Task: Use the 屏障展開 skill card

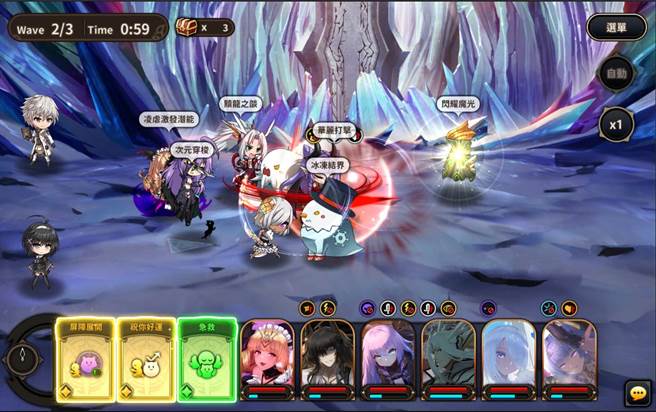Action: point(83,359)
